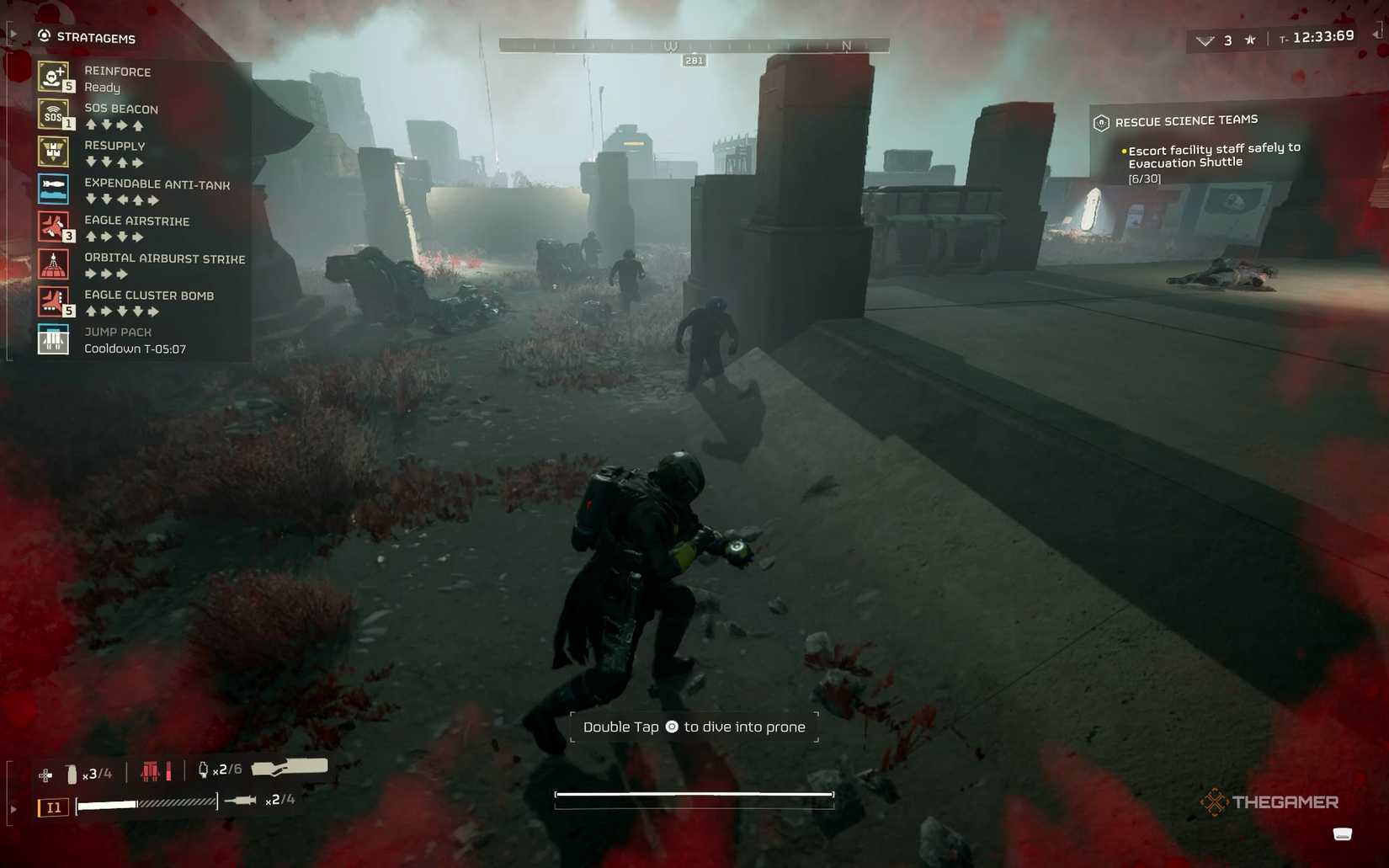Click the Jump Pack stratagem icon
This screenshot has width=1389, height=868.
click(53, 339)
